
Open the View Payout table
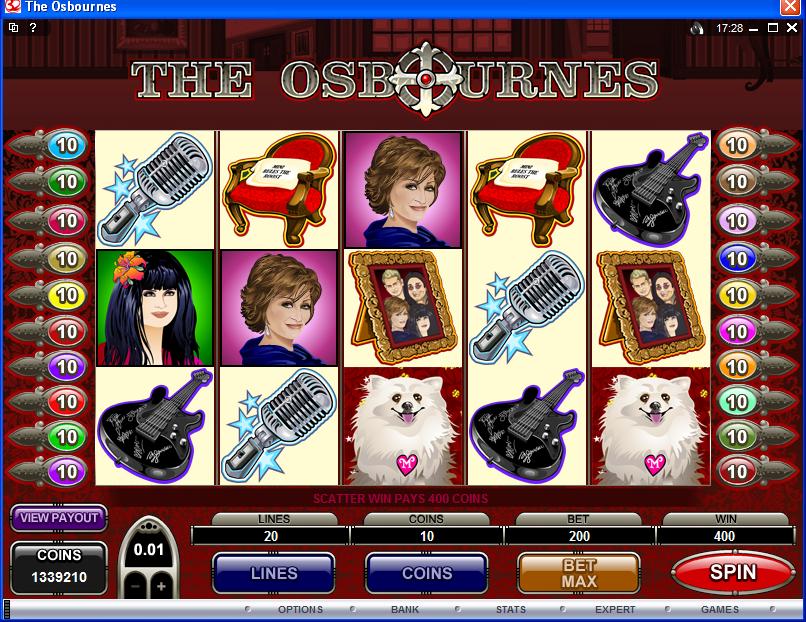[60, 517]
